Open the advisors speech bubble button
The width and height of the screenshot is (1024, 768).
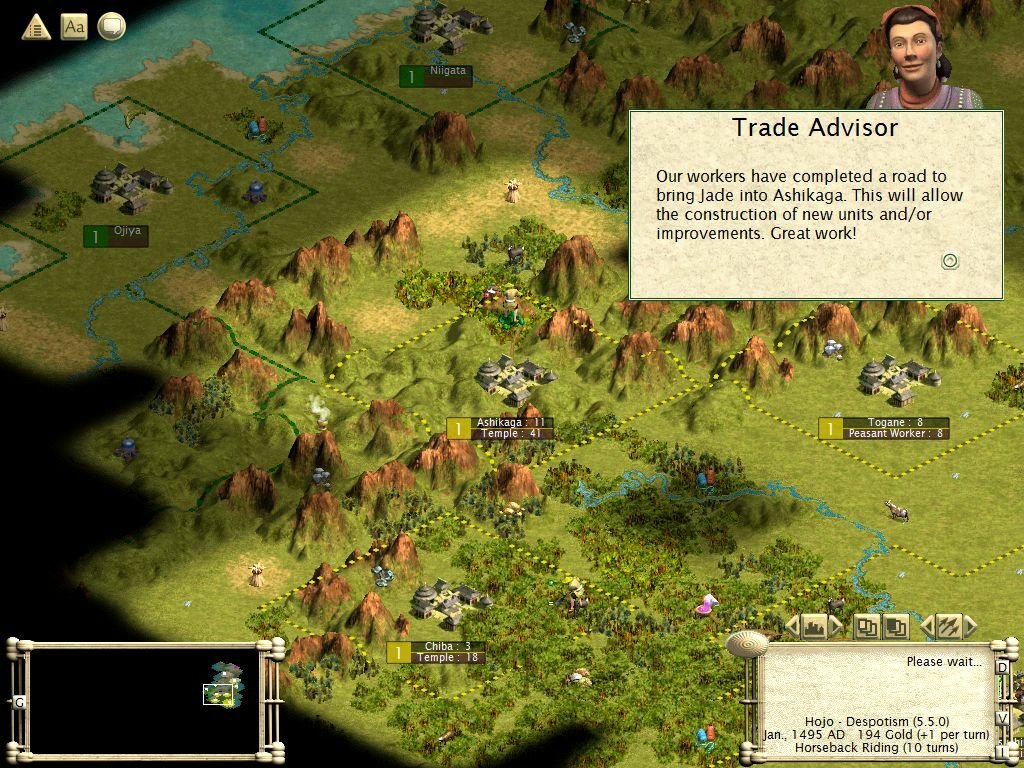[x=112, y=27]
